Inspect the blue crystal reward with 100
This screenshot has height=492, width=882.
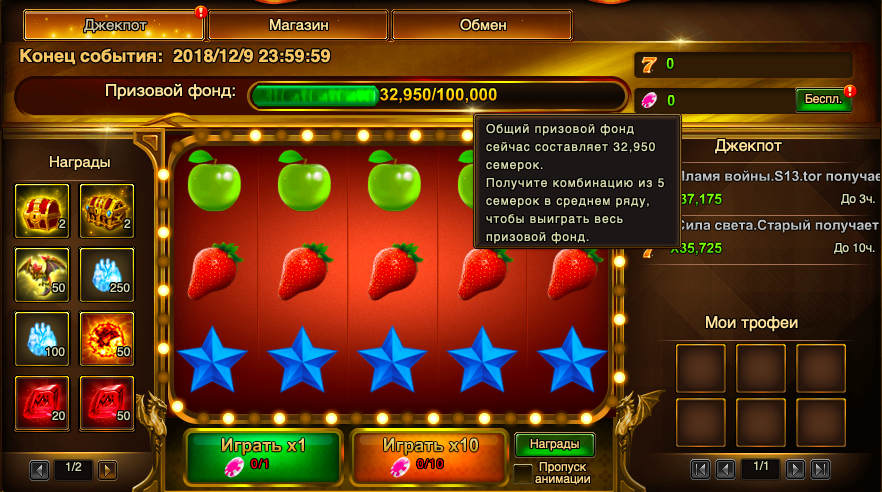point(42,339)
